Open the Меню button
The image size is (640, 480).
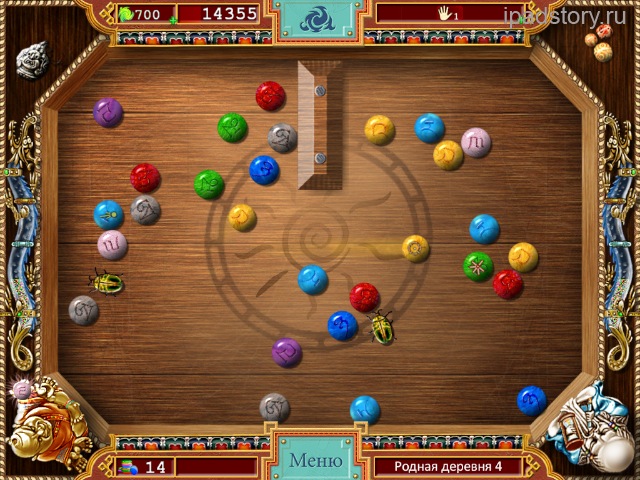click(x=315, y=461)
